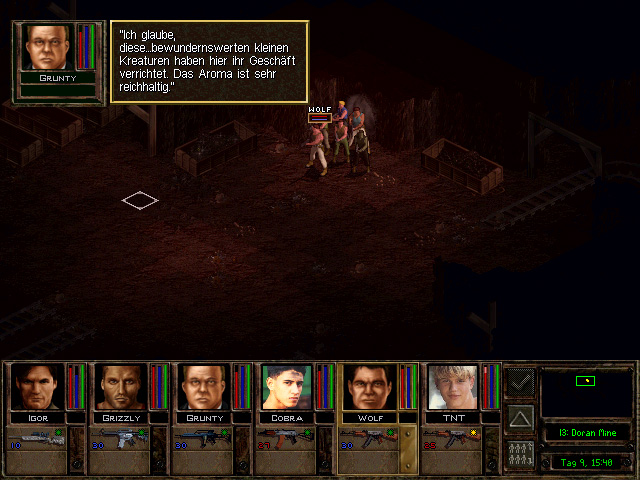Select Grizzly's portrait
This screenshot has width=640, height=480.
coord(120,387)
